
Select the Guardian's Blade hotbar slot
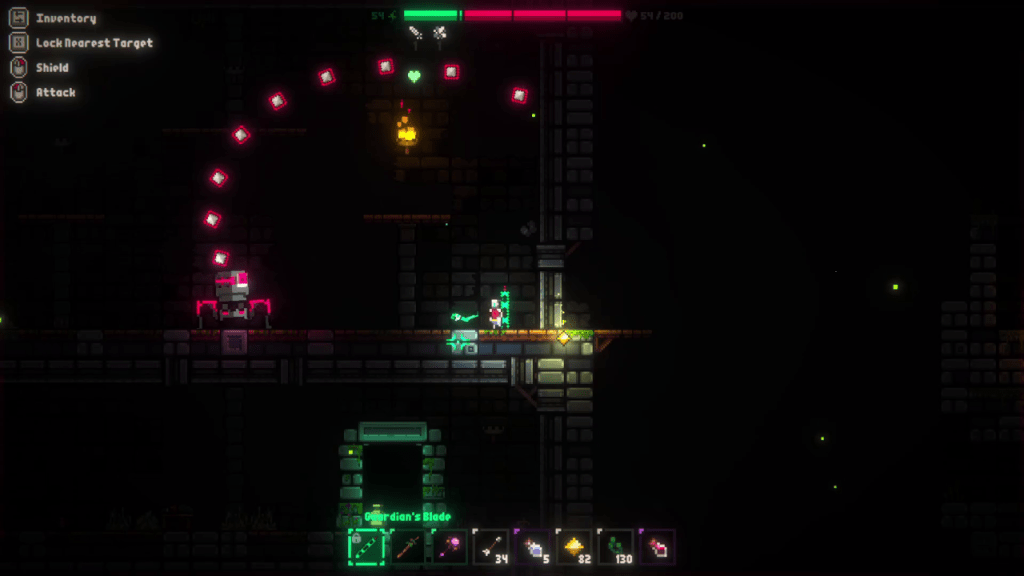366,546
